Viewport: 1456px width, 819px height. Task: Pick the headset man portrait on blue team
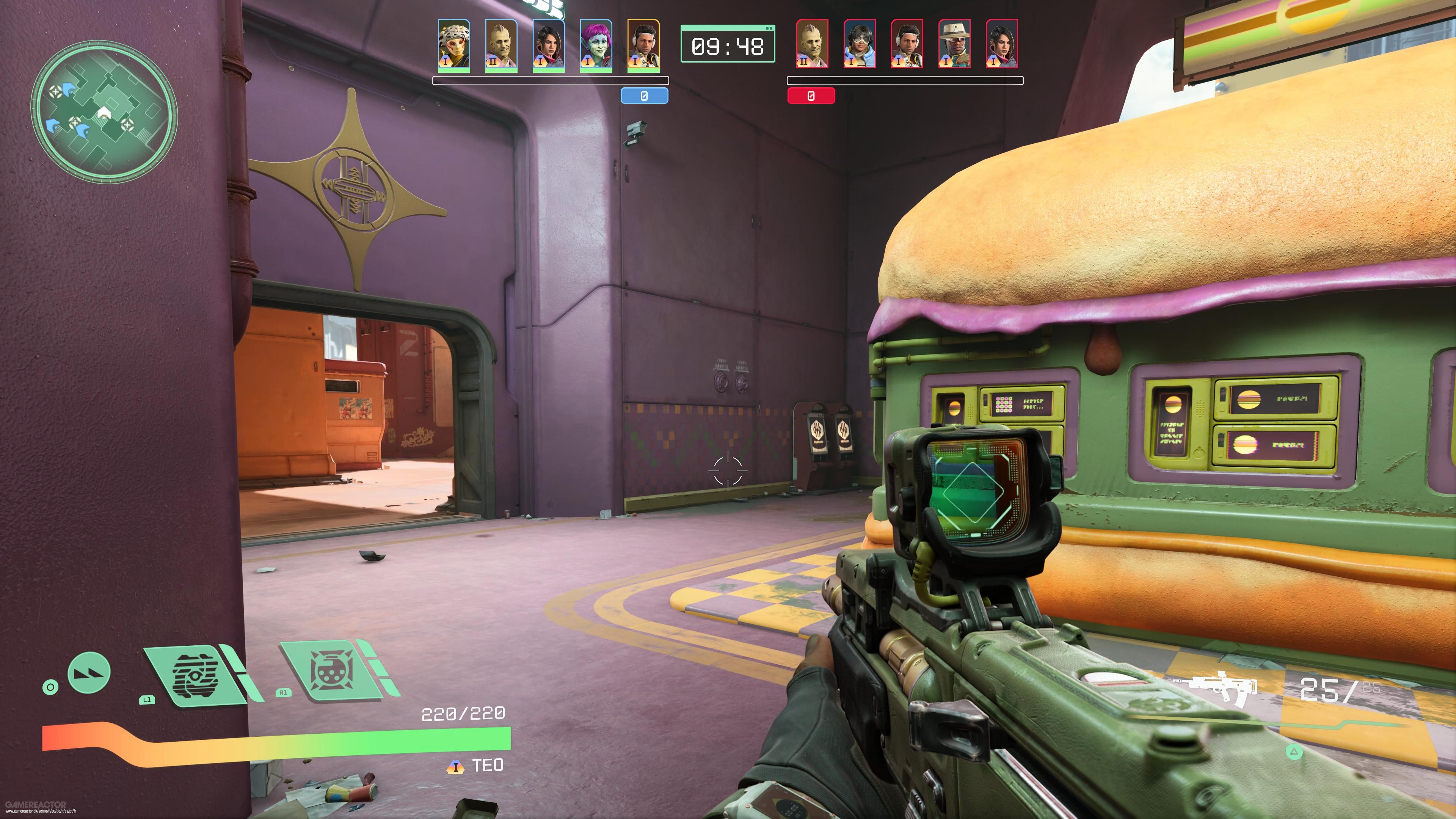pos(643,45)
